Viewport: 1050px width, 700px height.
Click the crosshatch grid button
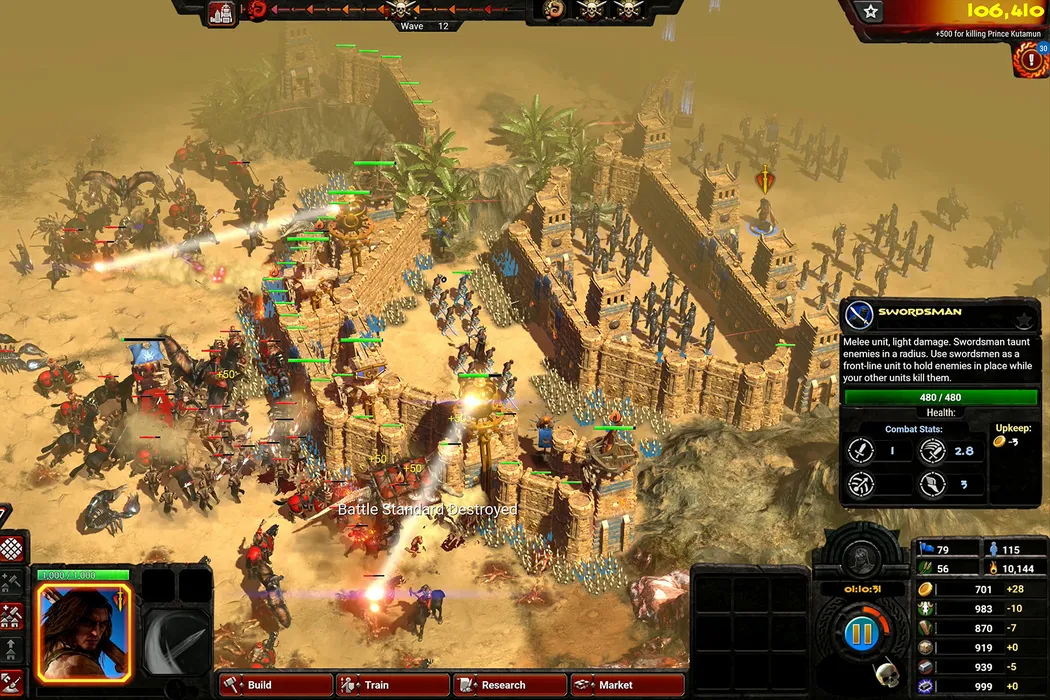(11, 549)
